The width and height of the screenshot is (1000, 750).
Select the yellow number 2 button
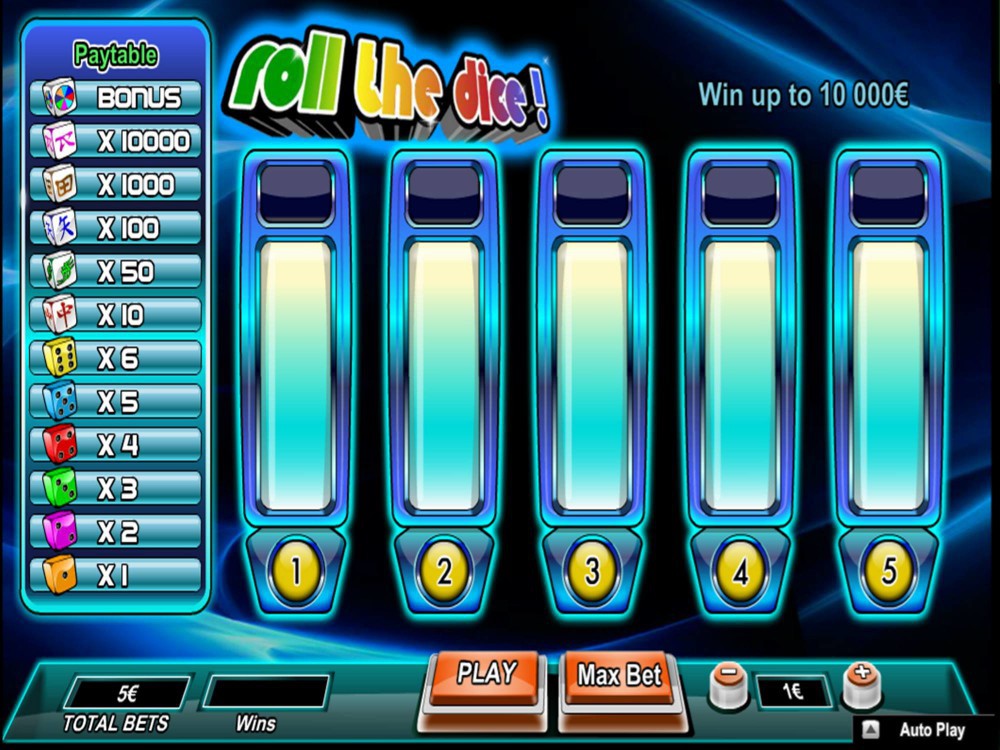(444, 571)
